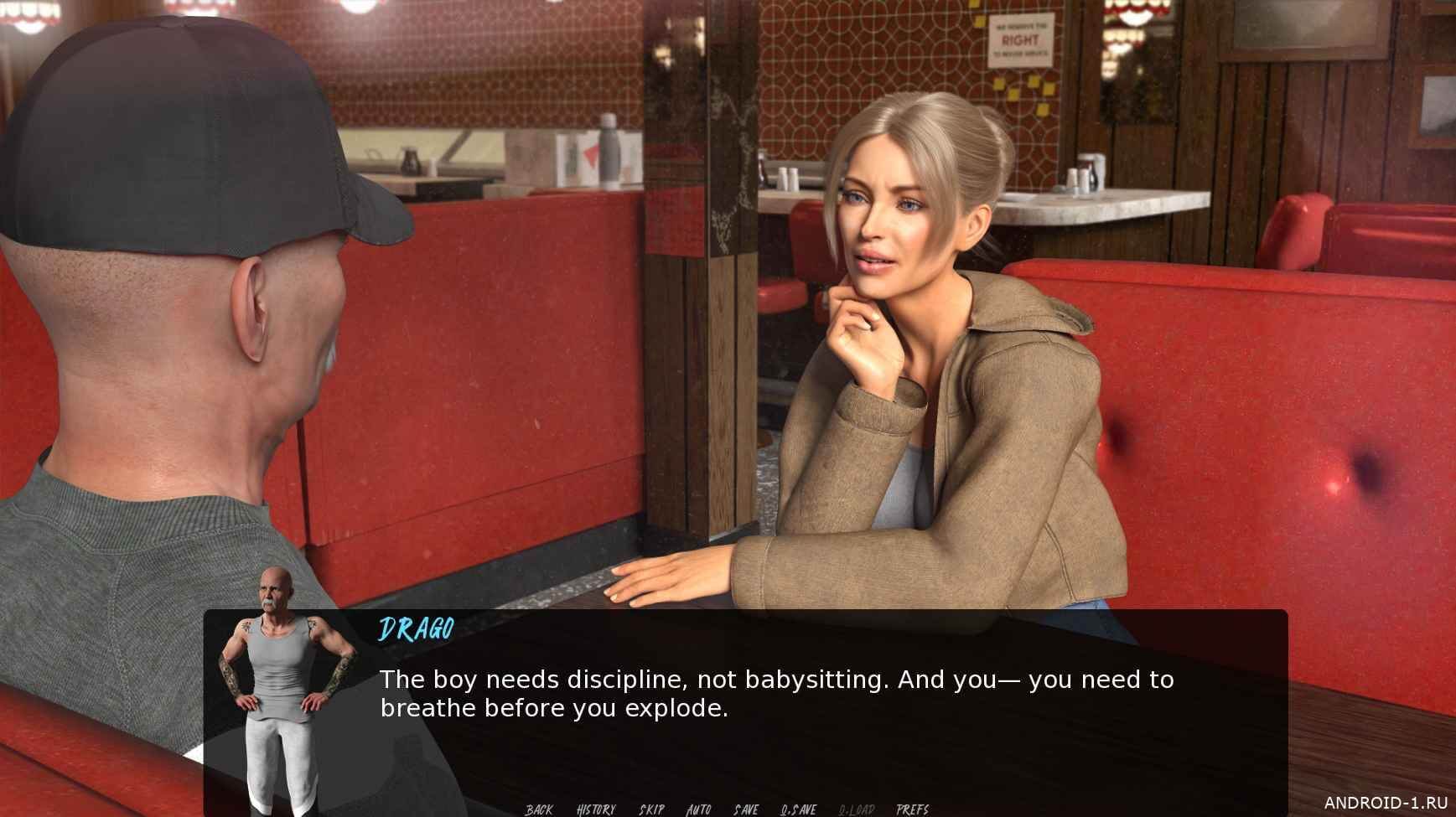Go back to the previous dialogue line
This screenshot has height=817, width=1456.
539,809
